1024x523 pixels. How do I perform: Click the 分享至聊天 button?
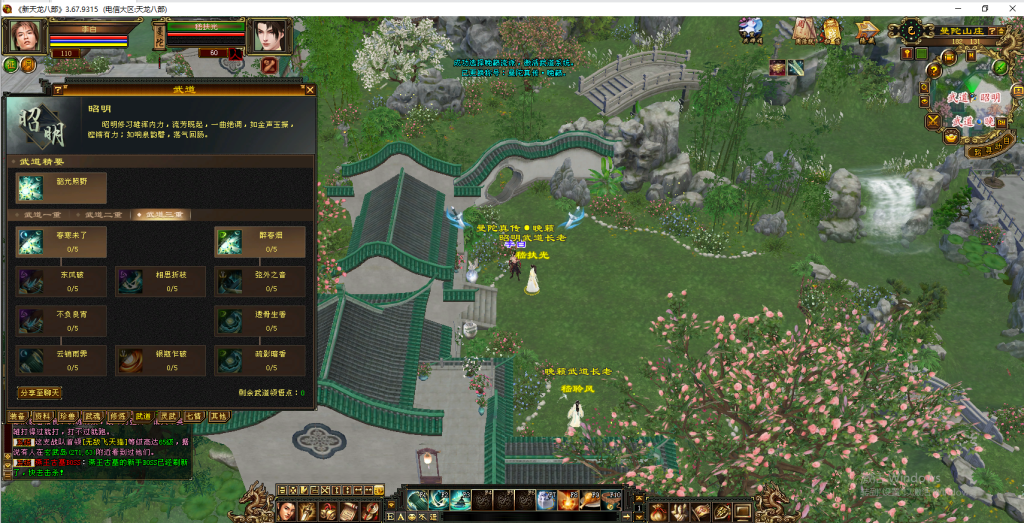pyautogui.click(x=40, y=393)
